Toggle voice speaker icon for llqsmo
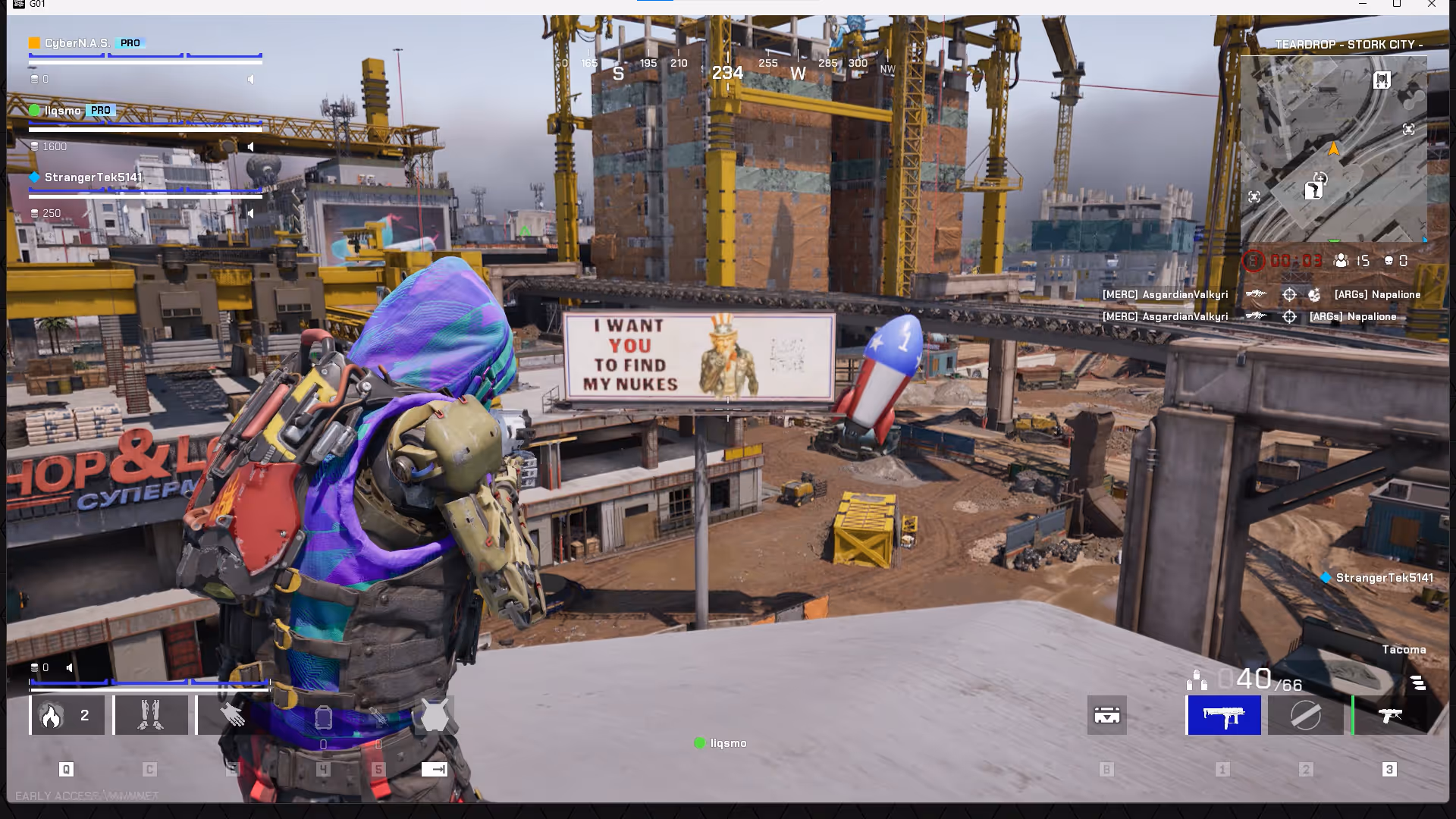Viewport: 1456px width, 819px height. point(251,146)
